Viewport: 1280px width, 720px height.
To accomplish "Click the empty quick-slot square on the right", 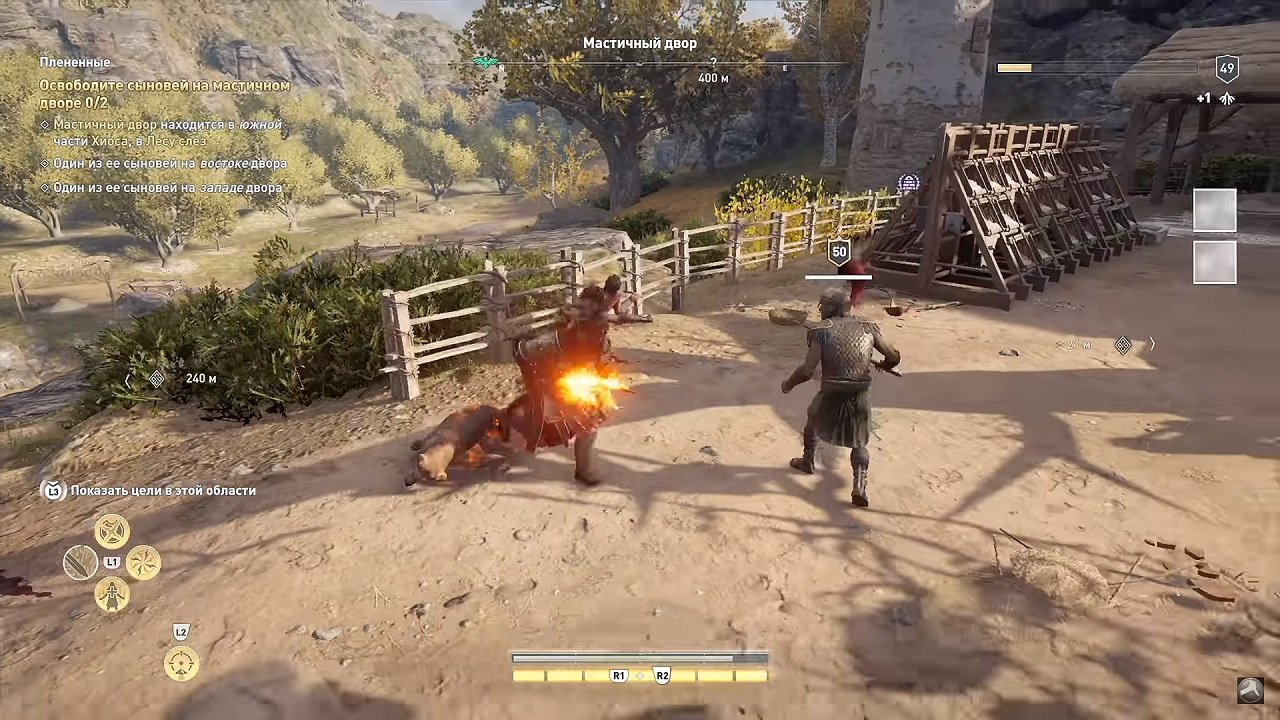I will [1214, 211].
